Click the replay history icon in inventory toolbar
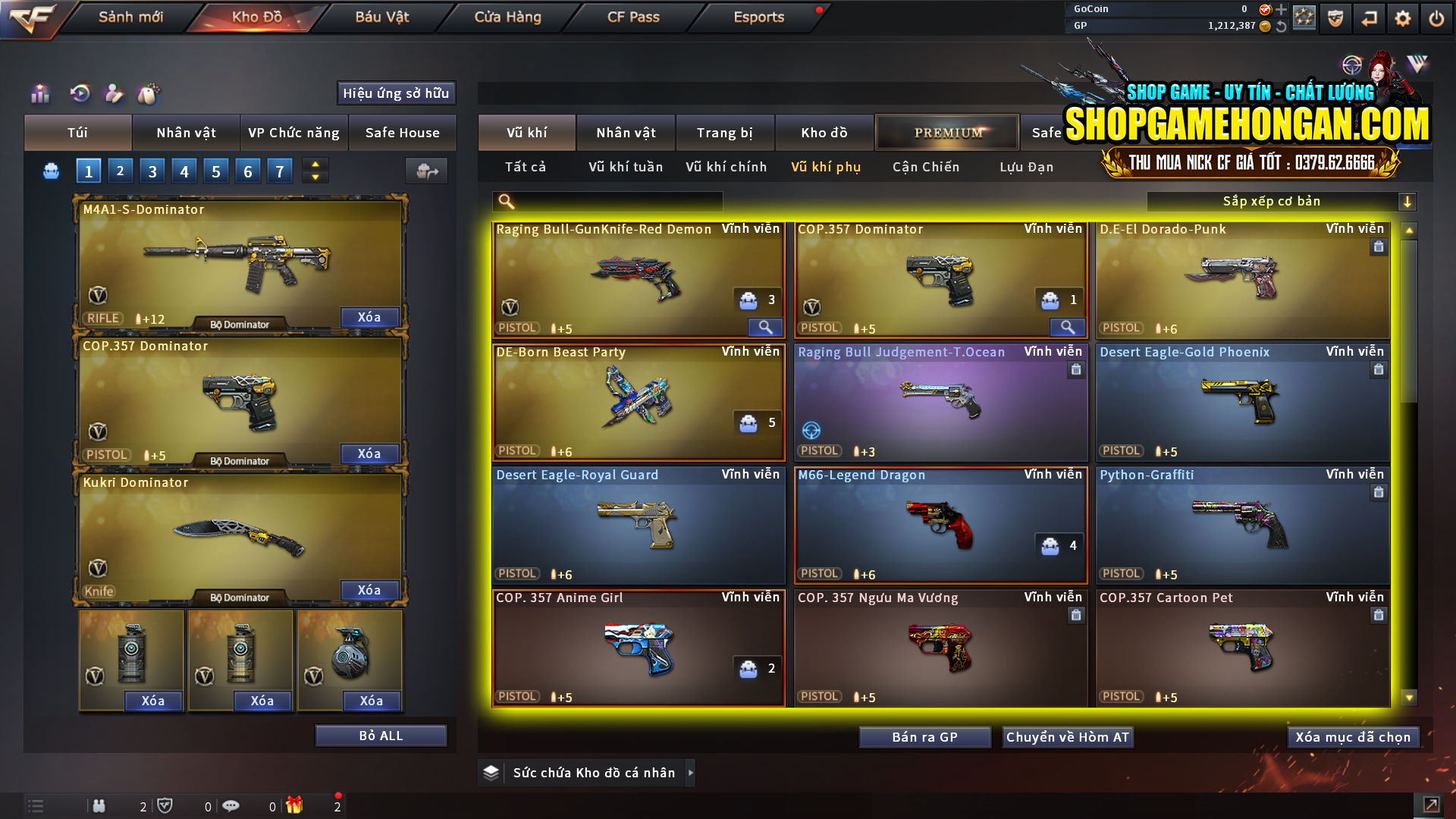 coord(79,94)
